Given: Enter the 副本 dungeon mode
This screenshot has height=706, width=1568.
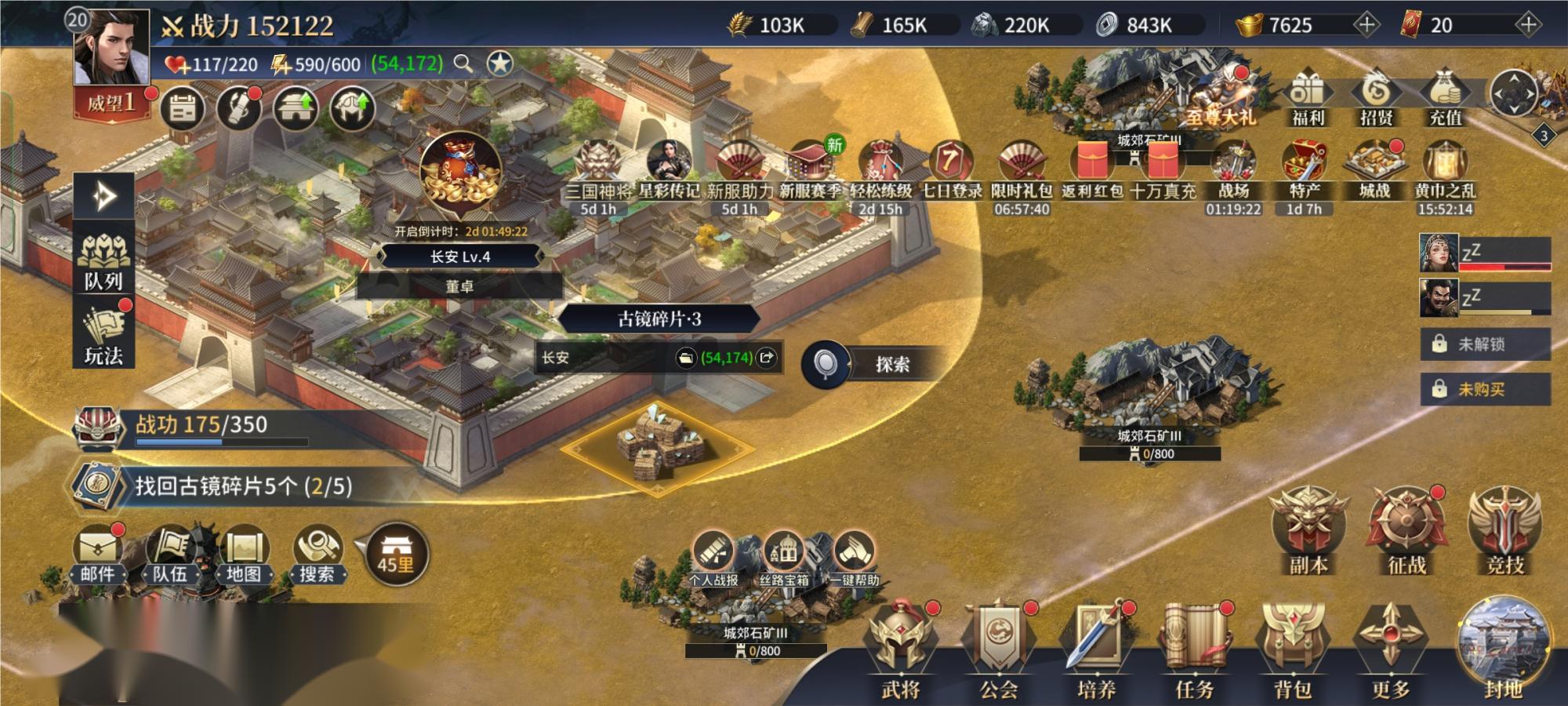Looking at the screenshot, I should (x=1308, y=529).
